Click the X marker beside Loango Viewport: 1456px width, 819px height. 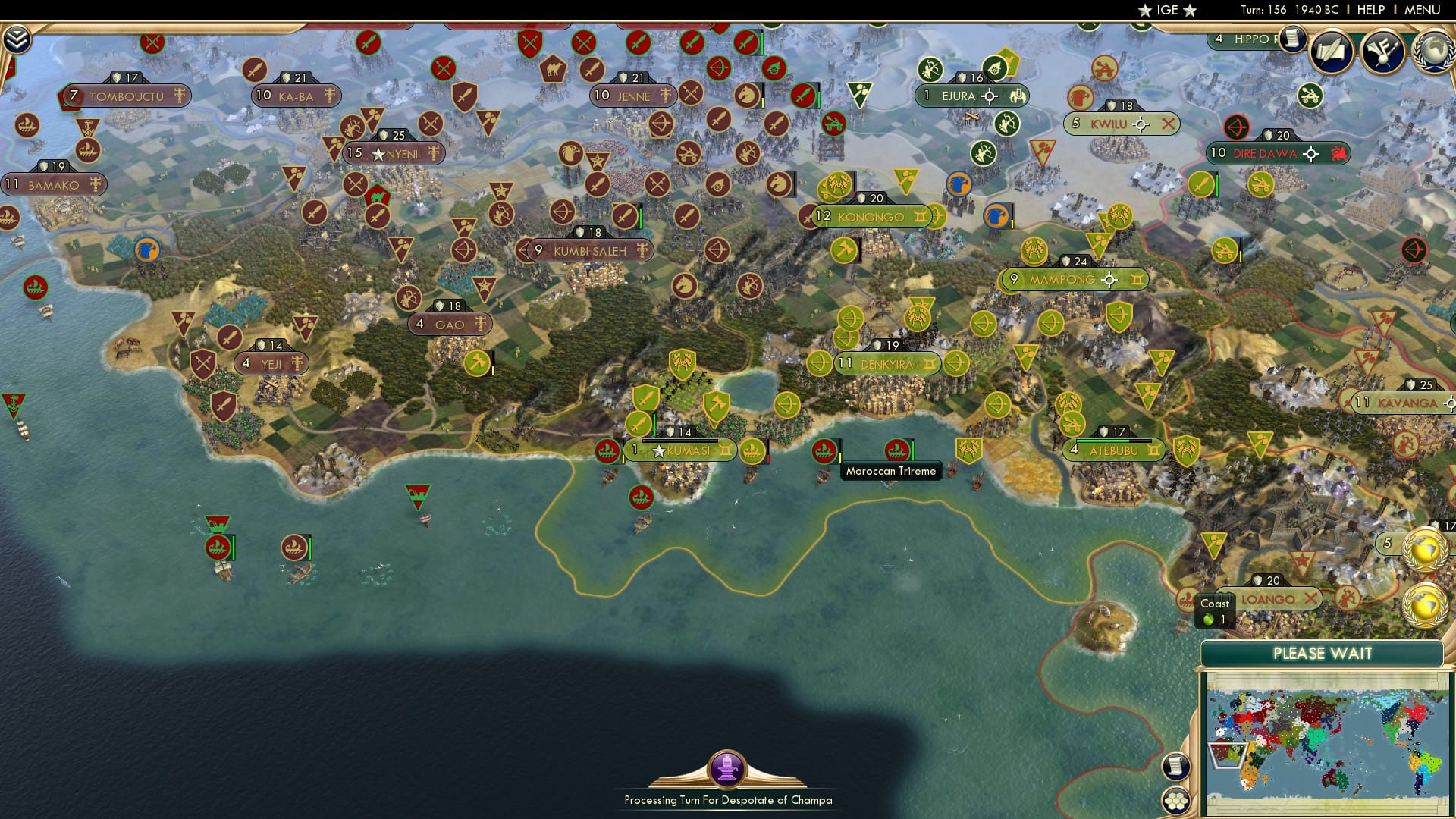tap(1311, 600)
